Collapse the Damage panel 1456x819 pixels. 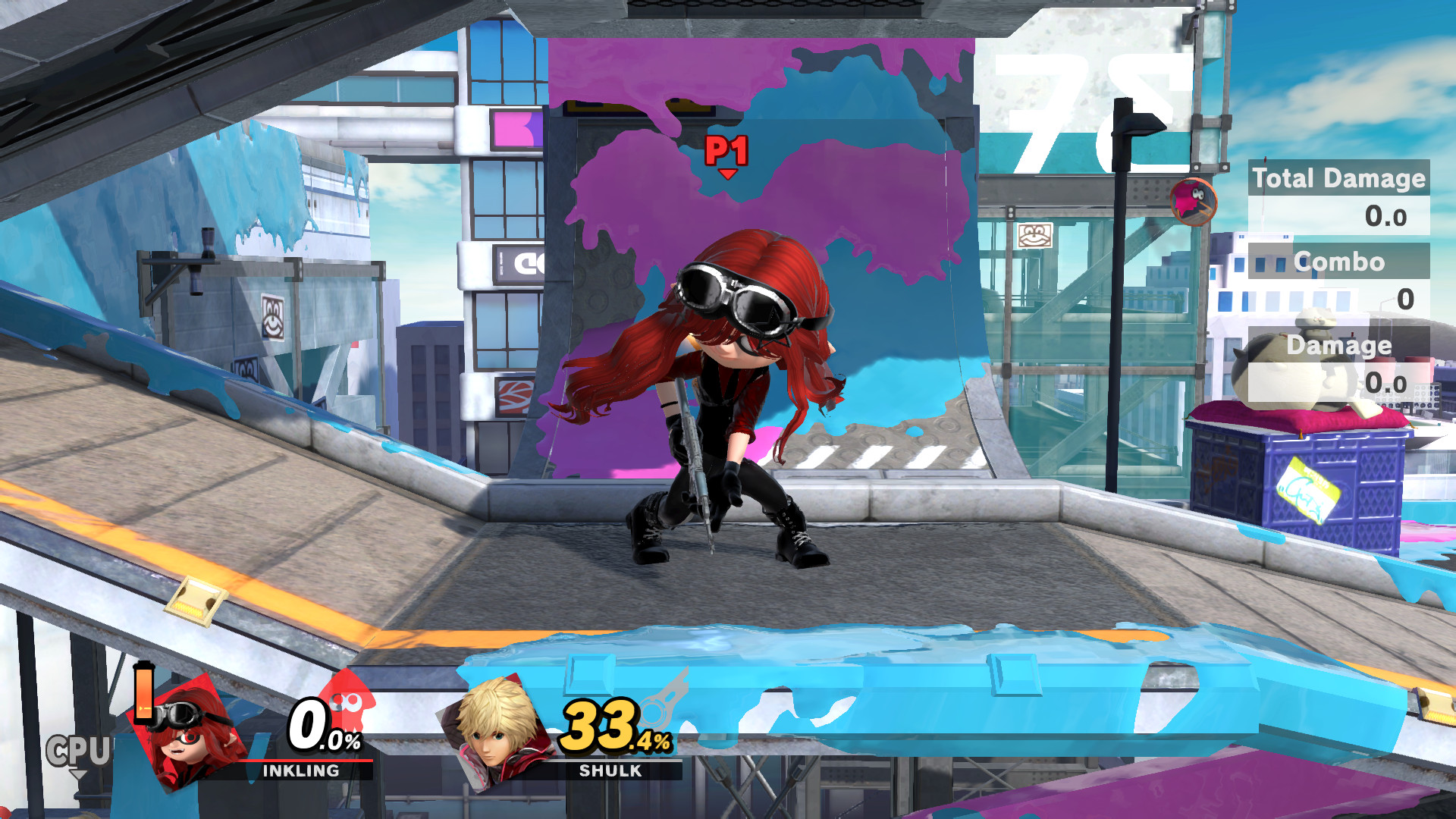(1339, 345)
